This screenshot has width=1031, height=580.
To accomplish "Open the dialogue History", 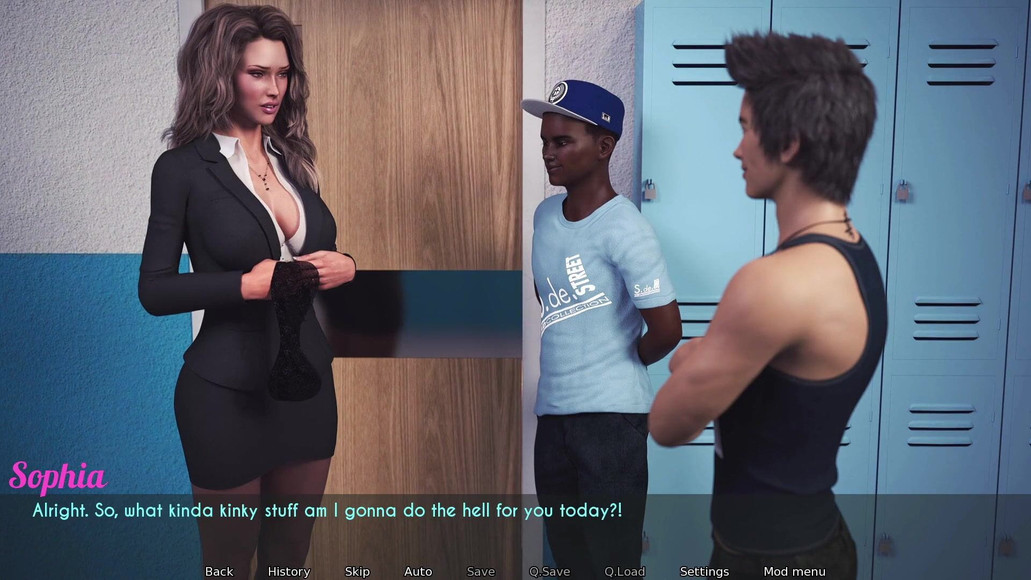I will click(289, 572).
